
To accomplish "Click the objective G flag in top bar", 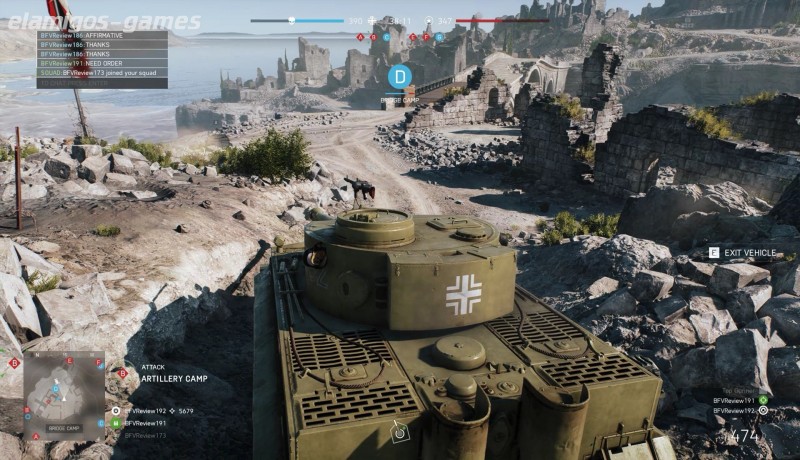I will (x=438, y=37).
